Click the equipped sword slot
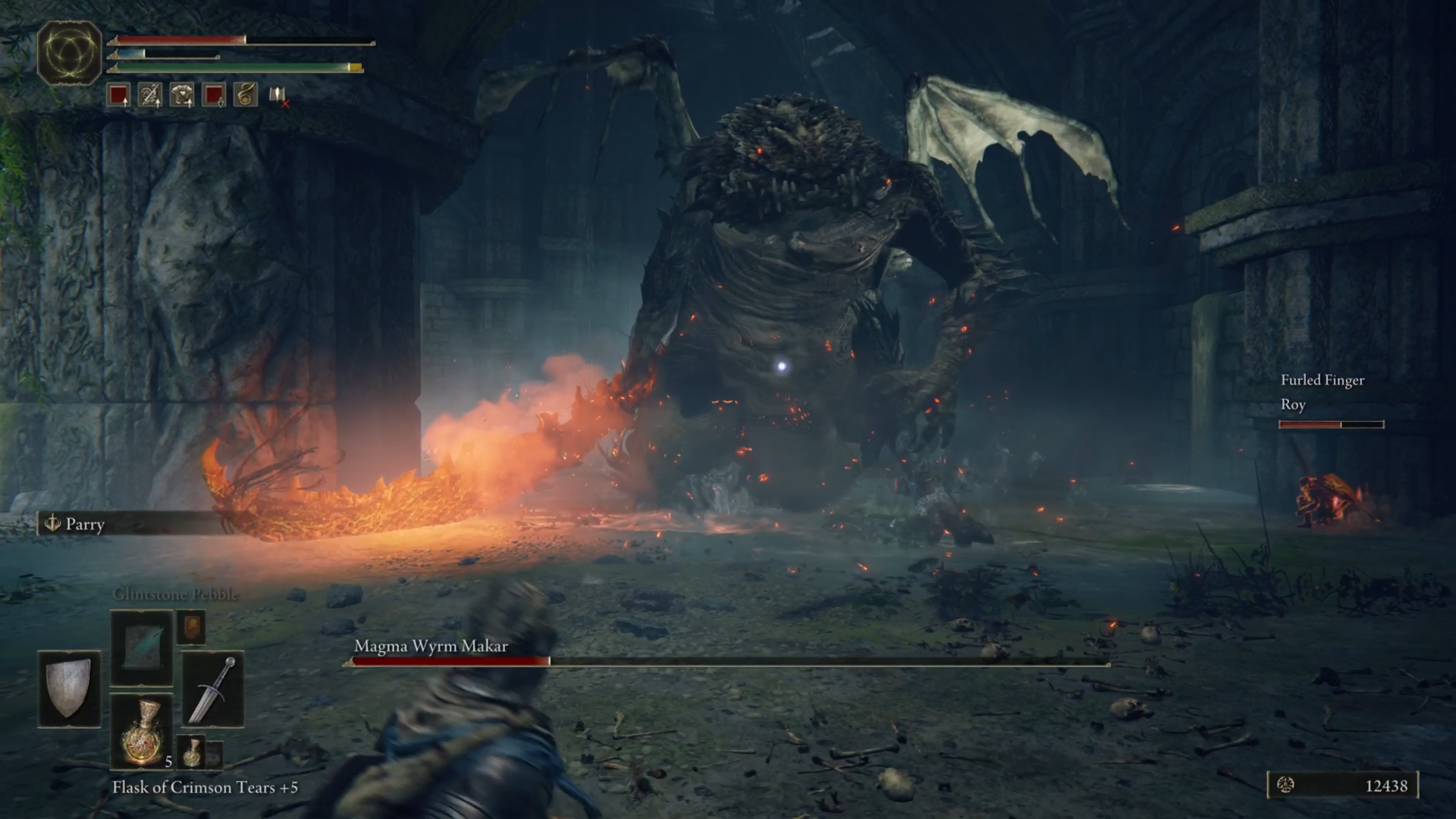1456x819 pixels. pyautogui.click(x=213, y=689)
